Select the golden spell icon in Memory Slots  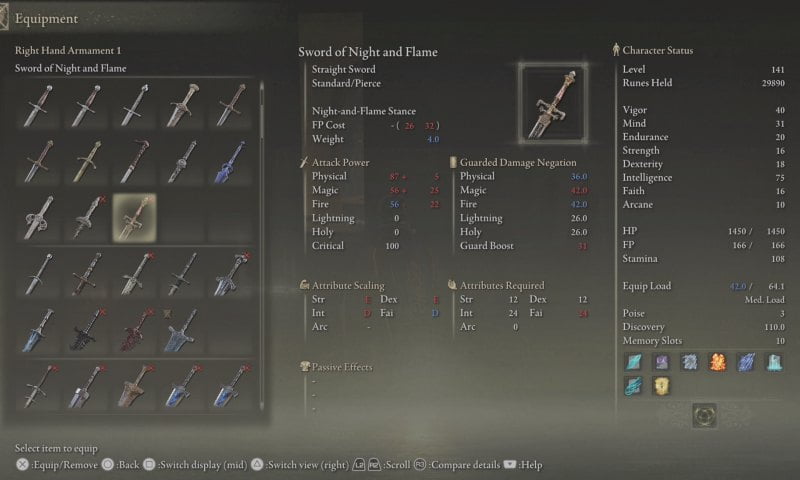660,386
